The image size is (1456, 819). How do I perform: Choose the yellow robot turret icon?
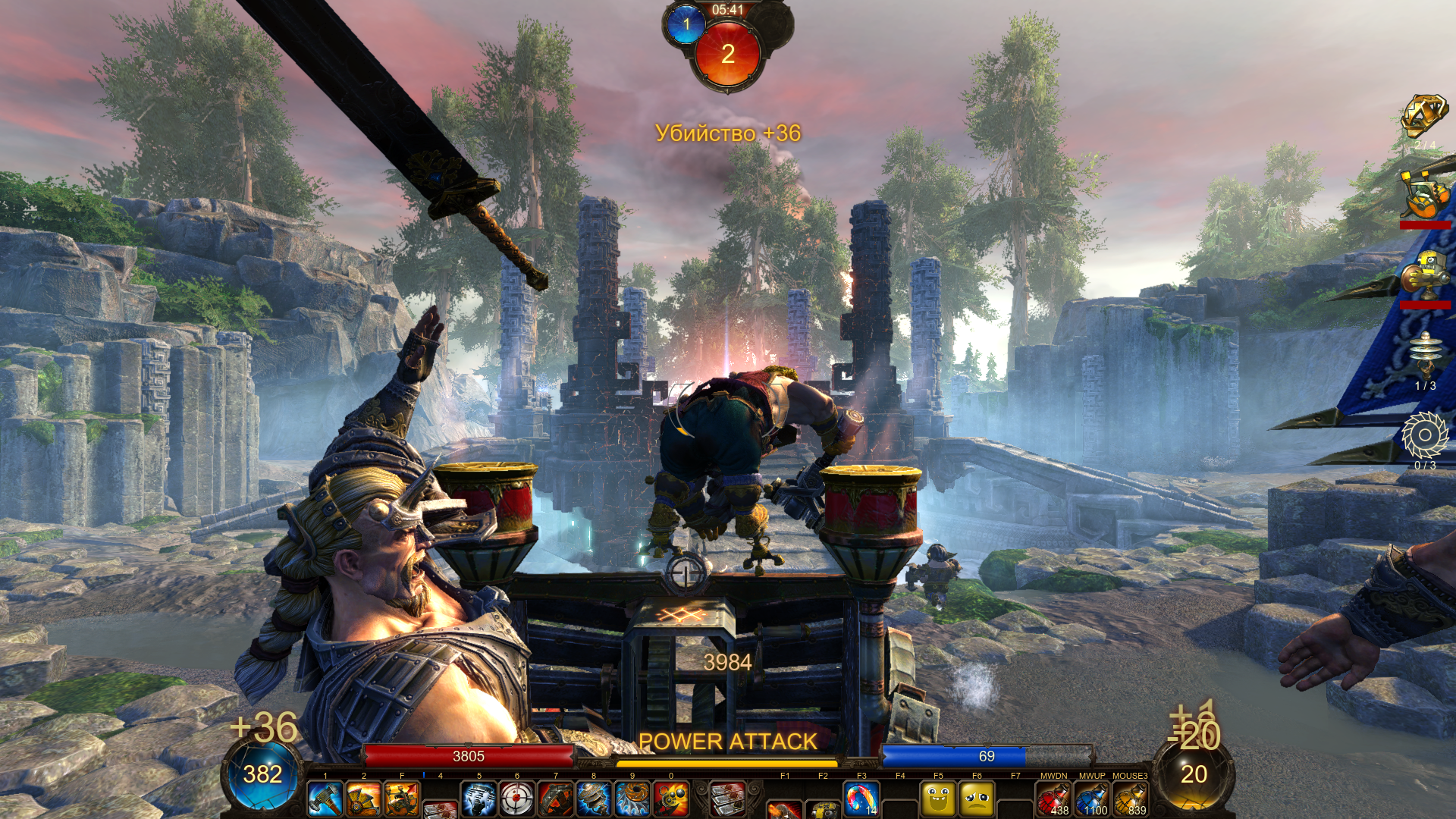[x=1424, y=275]
